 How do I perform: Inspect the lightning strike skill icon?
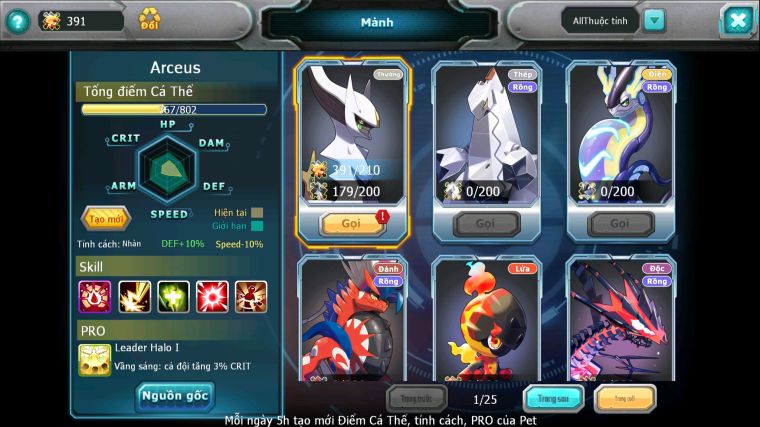(x=134, y=295)
